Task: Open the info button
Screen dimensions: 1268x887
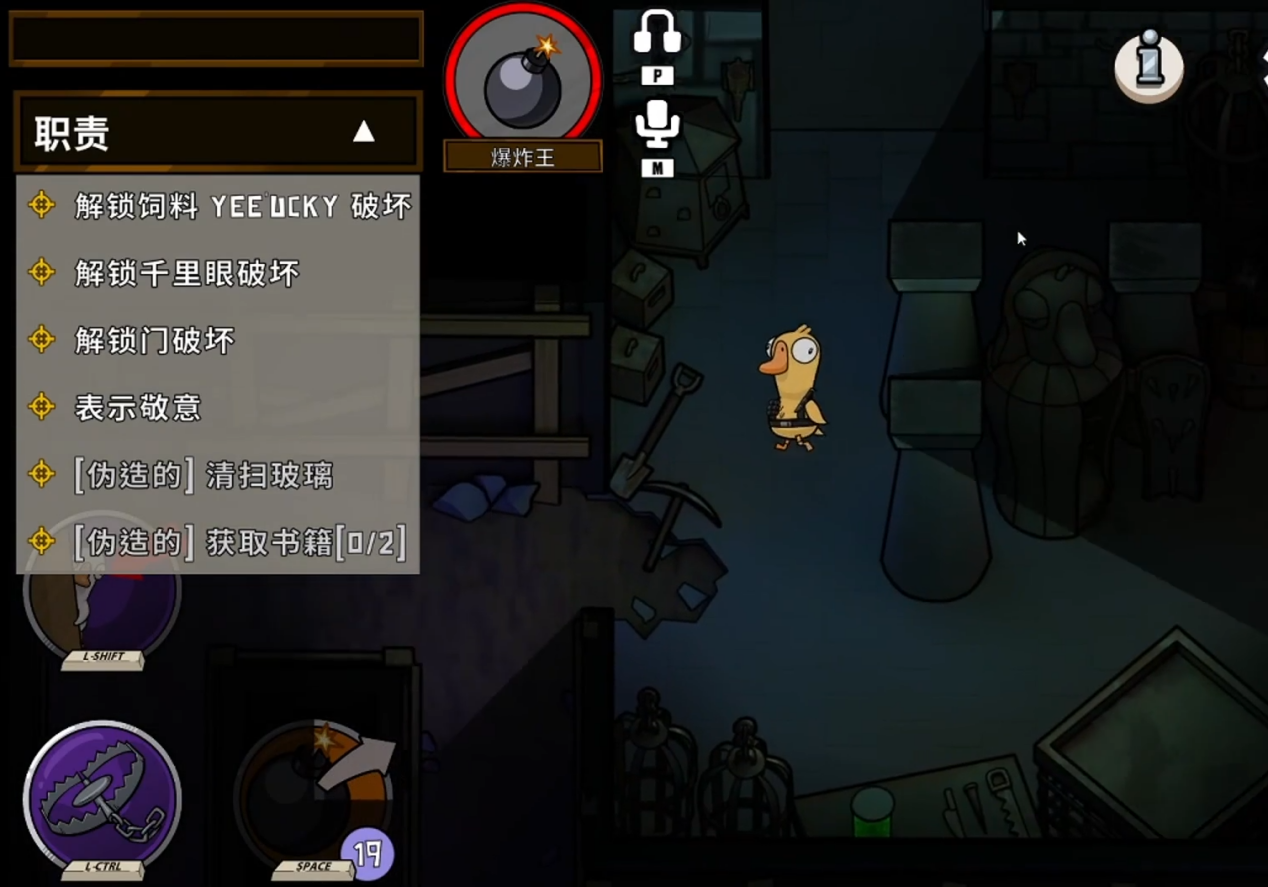Action: pos(1149,62)
